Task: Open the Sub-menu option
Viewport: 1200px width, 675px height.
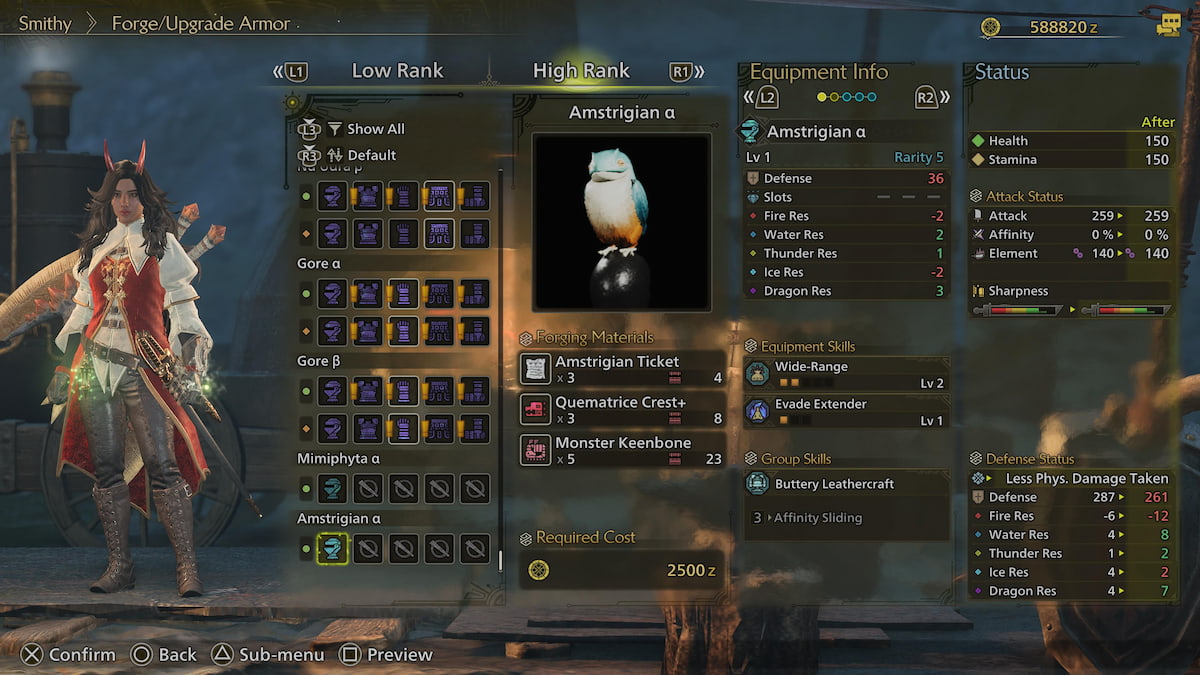Action: click(267, 655)
